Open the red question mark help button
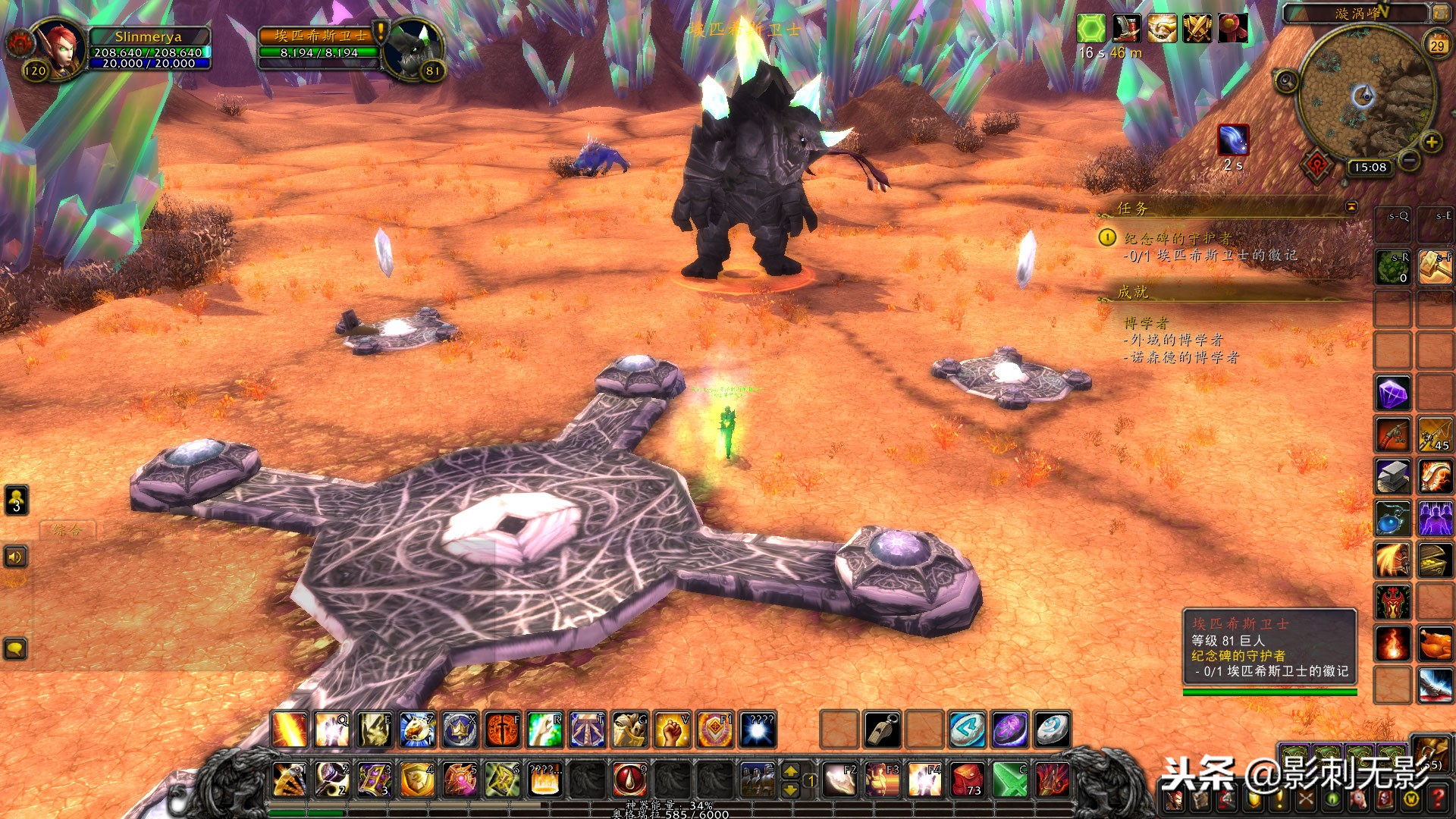The width and height of the screenshot is (1456, 819). pyautogui.click(x=1437, y=799)
